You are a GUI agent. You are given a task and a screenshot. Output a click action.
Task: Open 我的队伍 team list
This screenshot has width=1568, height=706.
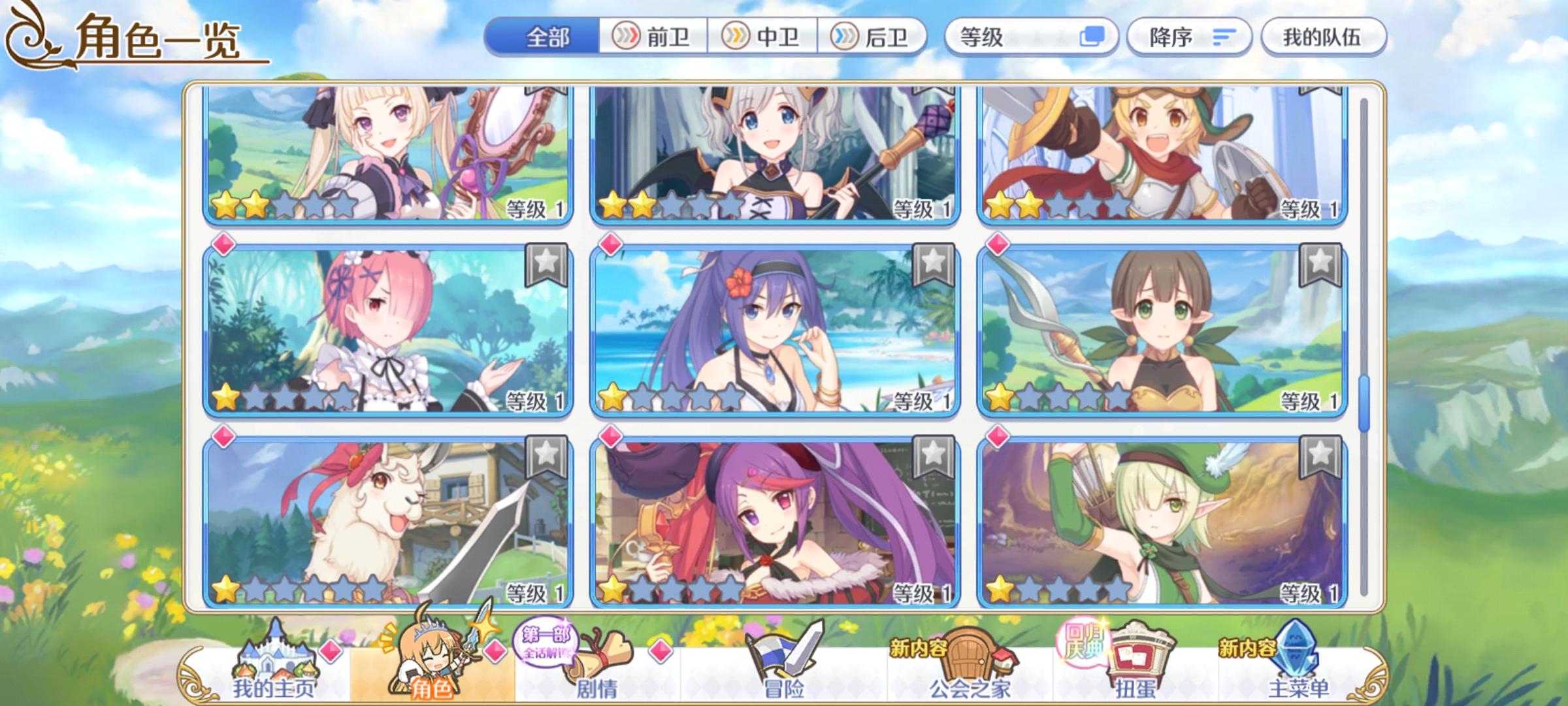pyautogui.click(x=1323, y=38)
